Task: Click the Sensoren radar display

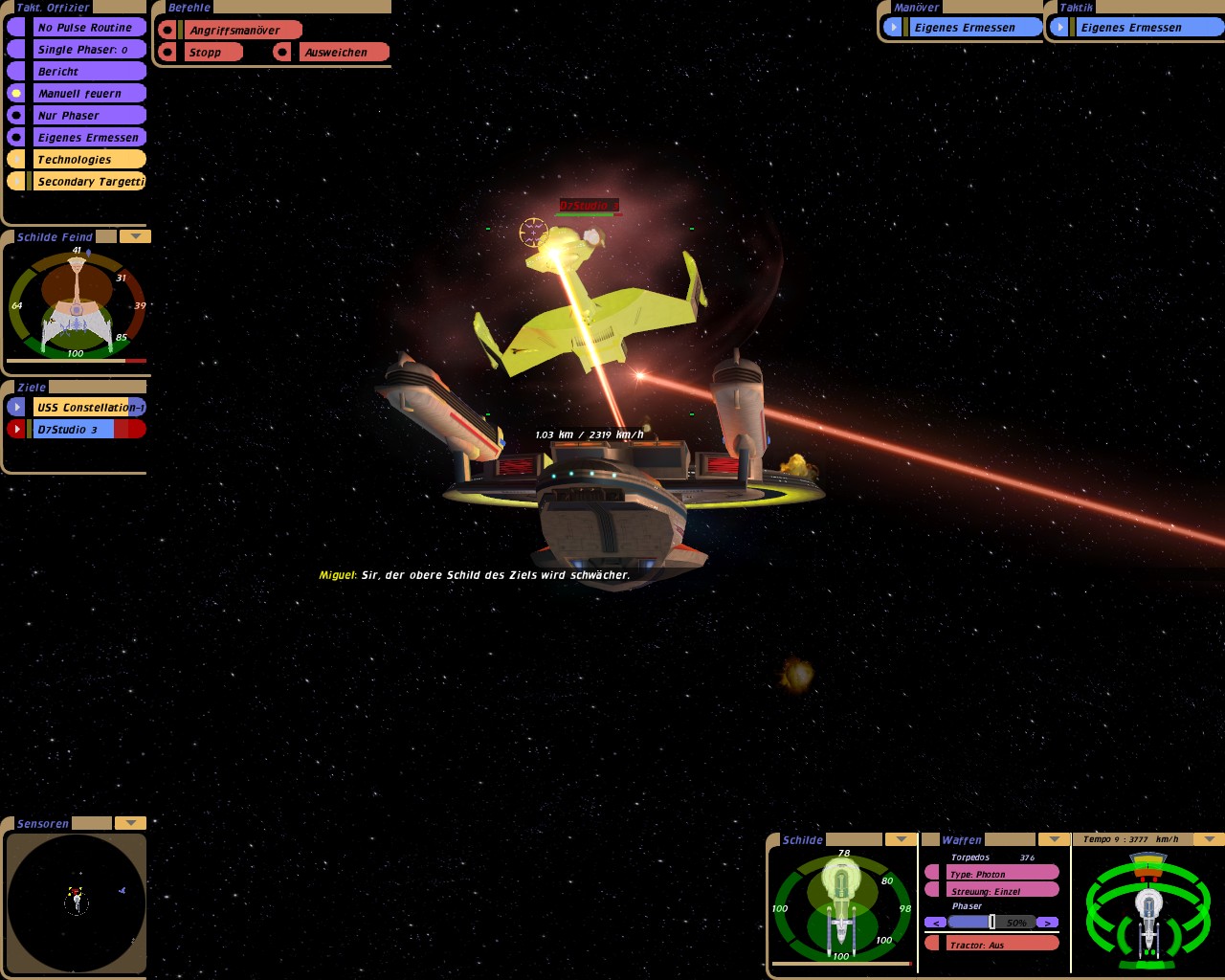Action: coord(77,902)
